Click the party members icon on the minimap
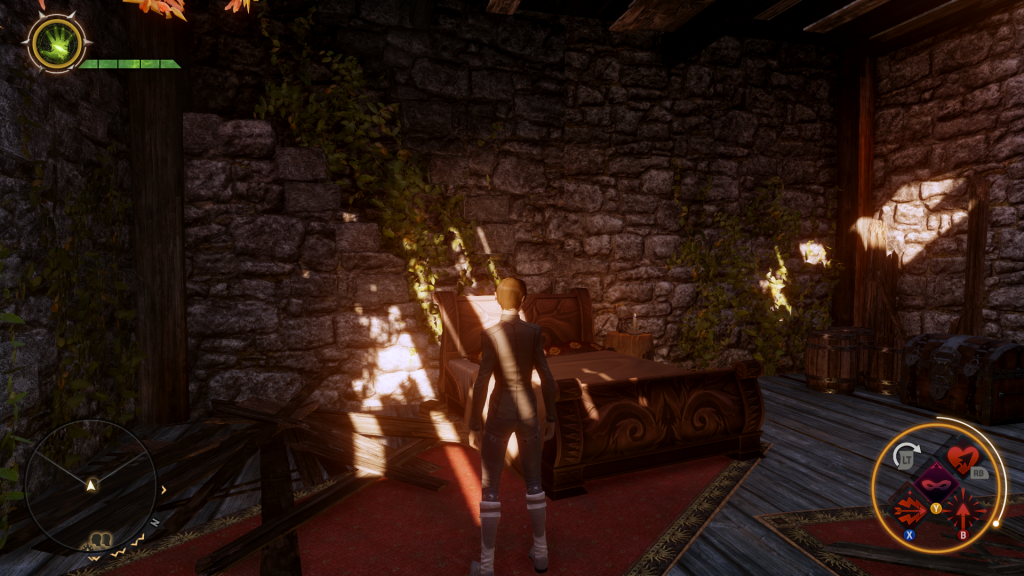The image size is (1024, 576). [x=100, y=541]
